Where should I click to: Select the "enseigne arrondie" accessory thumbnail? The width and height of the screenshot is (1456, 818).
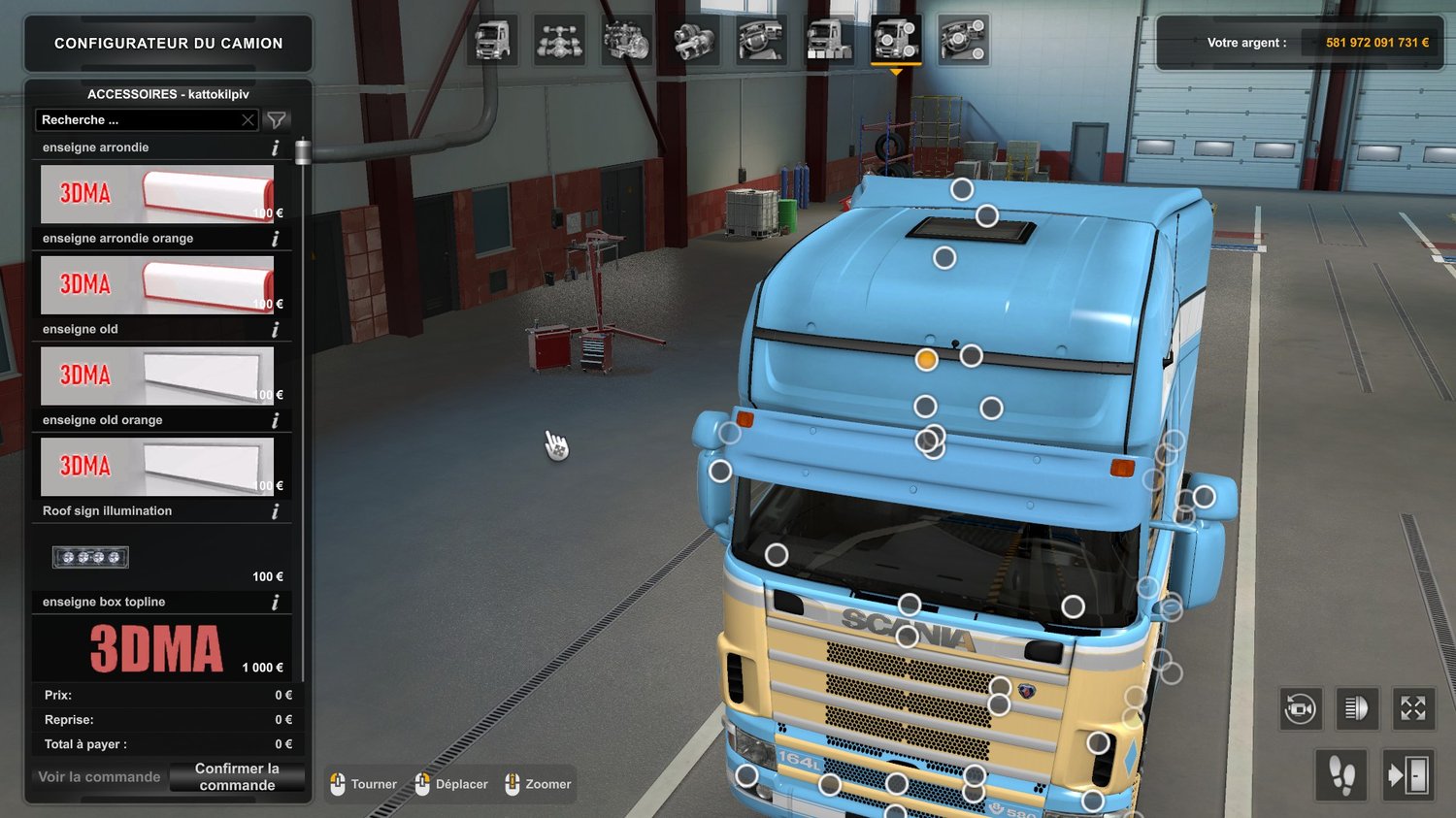tap(157, 194)
